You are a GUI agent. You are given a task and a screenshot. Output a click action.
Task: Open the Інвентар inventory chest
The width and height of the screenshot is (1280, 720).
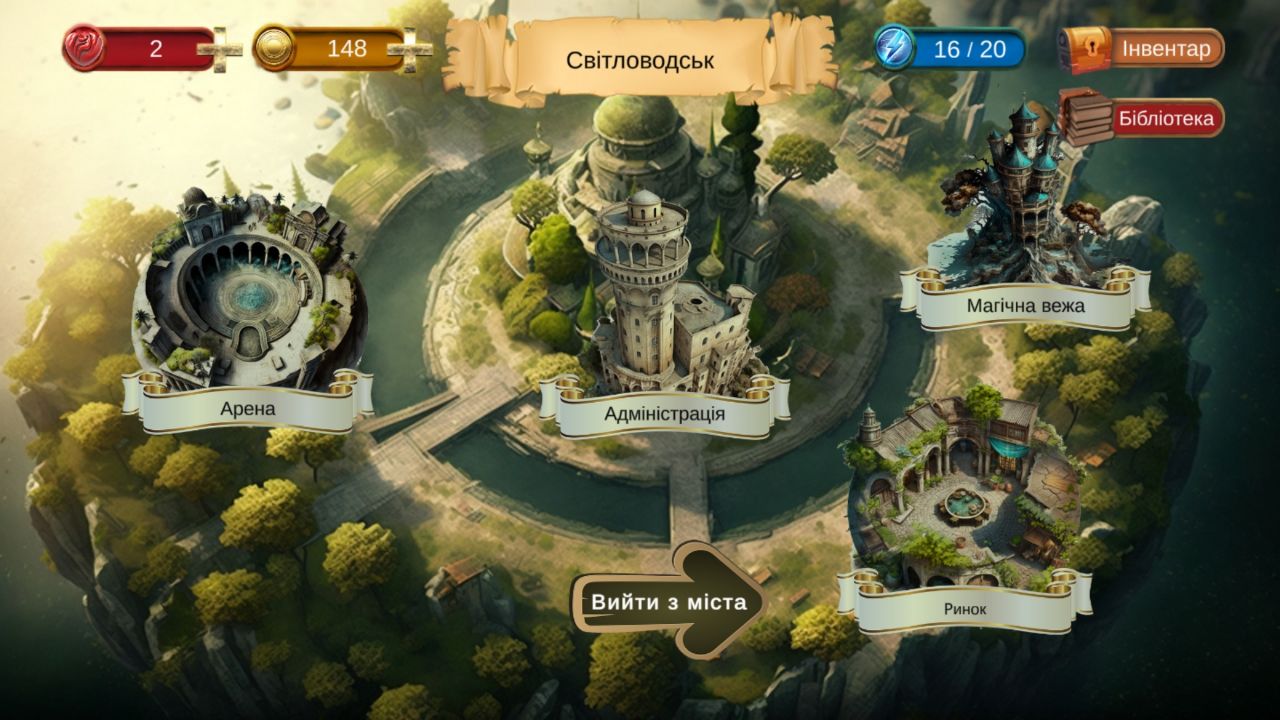1142,48
